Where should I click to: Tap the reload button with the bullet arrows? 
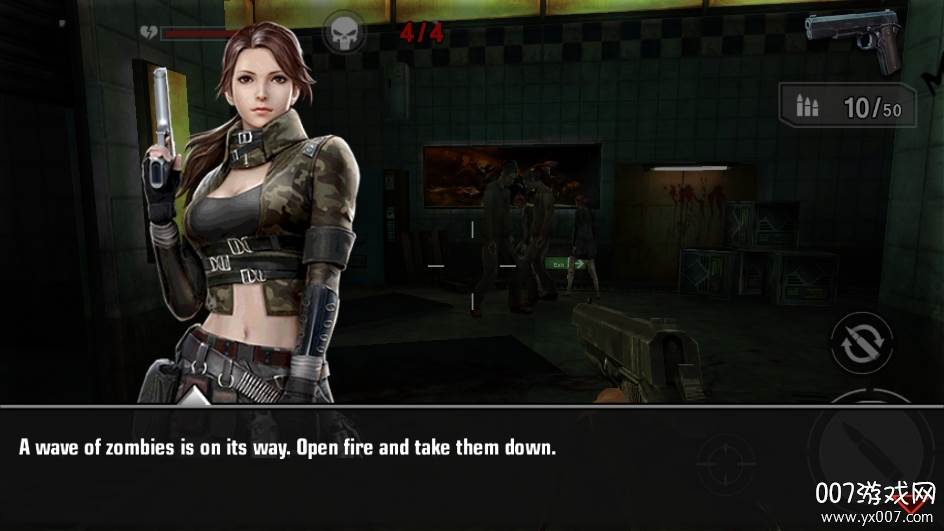click(862, 343)
